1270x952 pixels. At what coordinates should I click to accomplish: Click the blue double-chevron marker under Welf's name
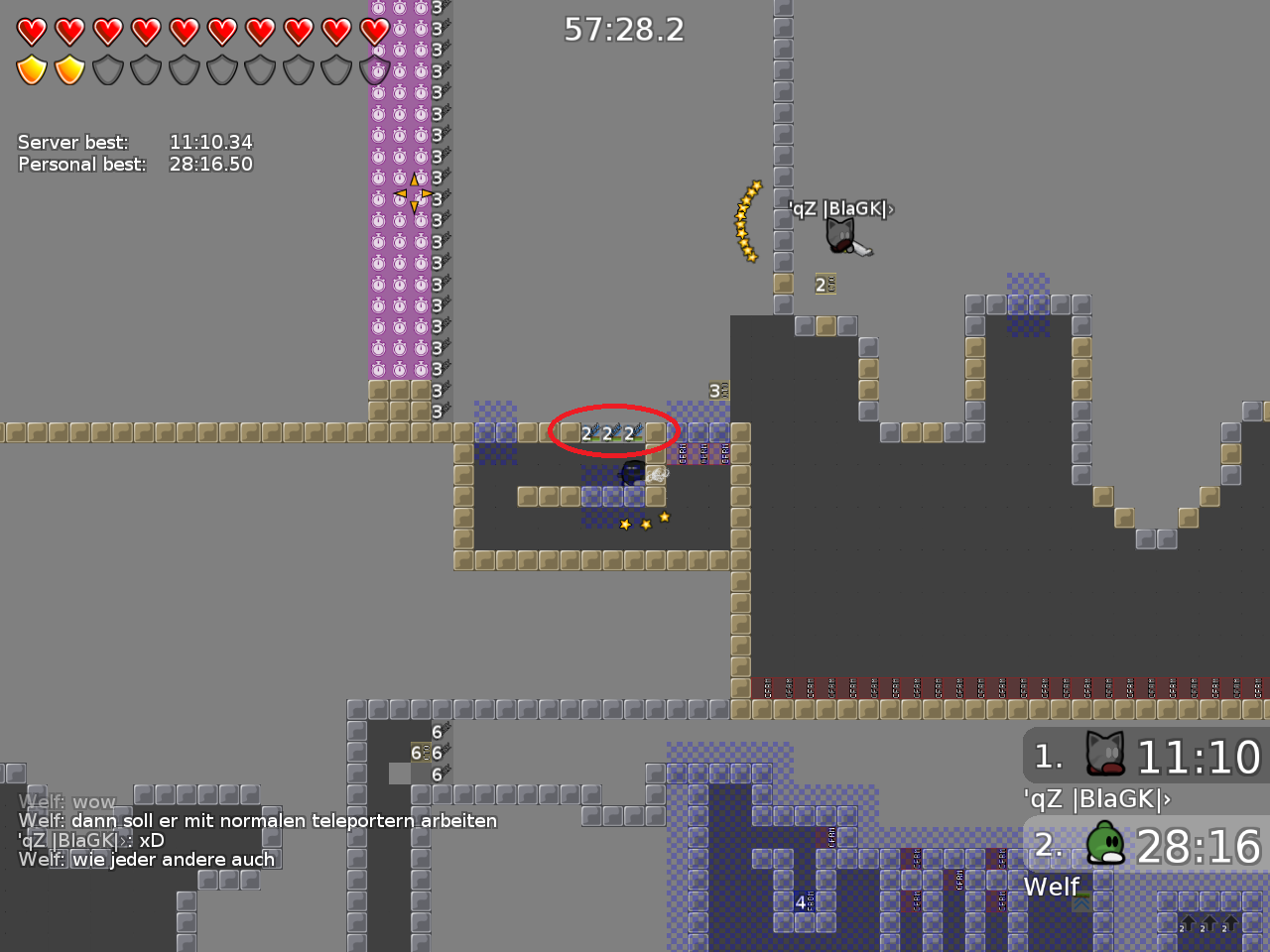[1082, 902]
